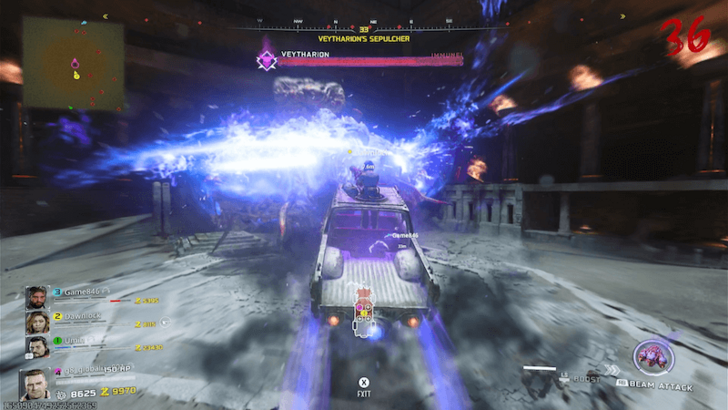Click the third teammate's bearded portrait

pyautogui.click(x=38, y=347)
